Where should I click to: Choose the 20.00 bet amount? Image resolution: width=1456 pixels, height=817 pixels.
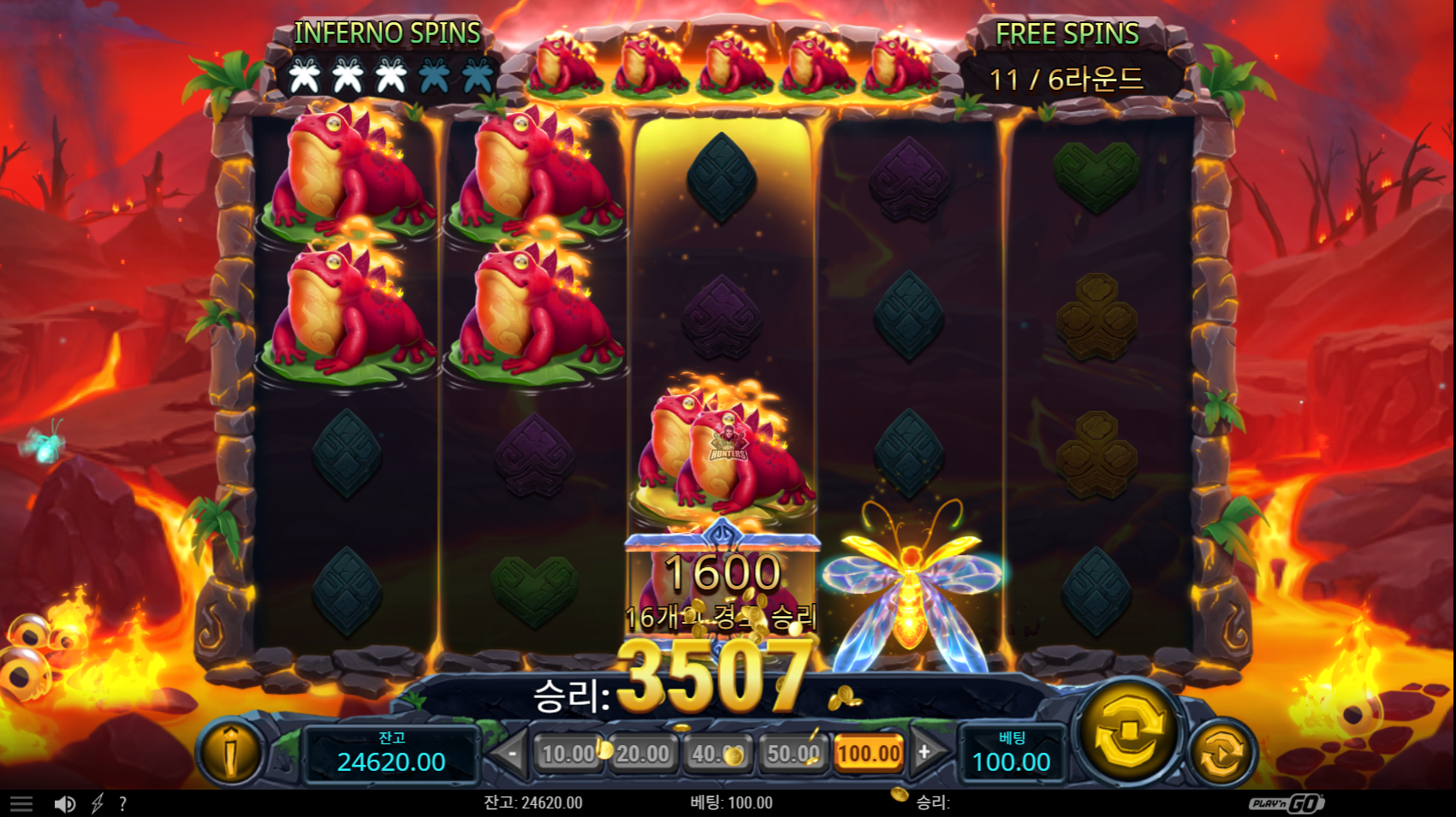[x=643, y=754]
